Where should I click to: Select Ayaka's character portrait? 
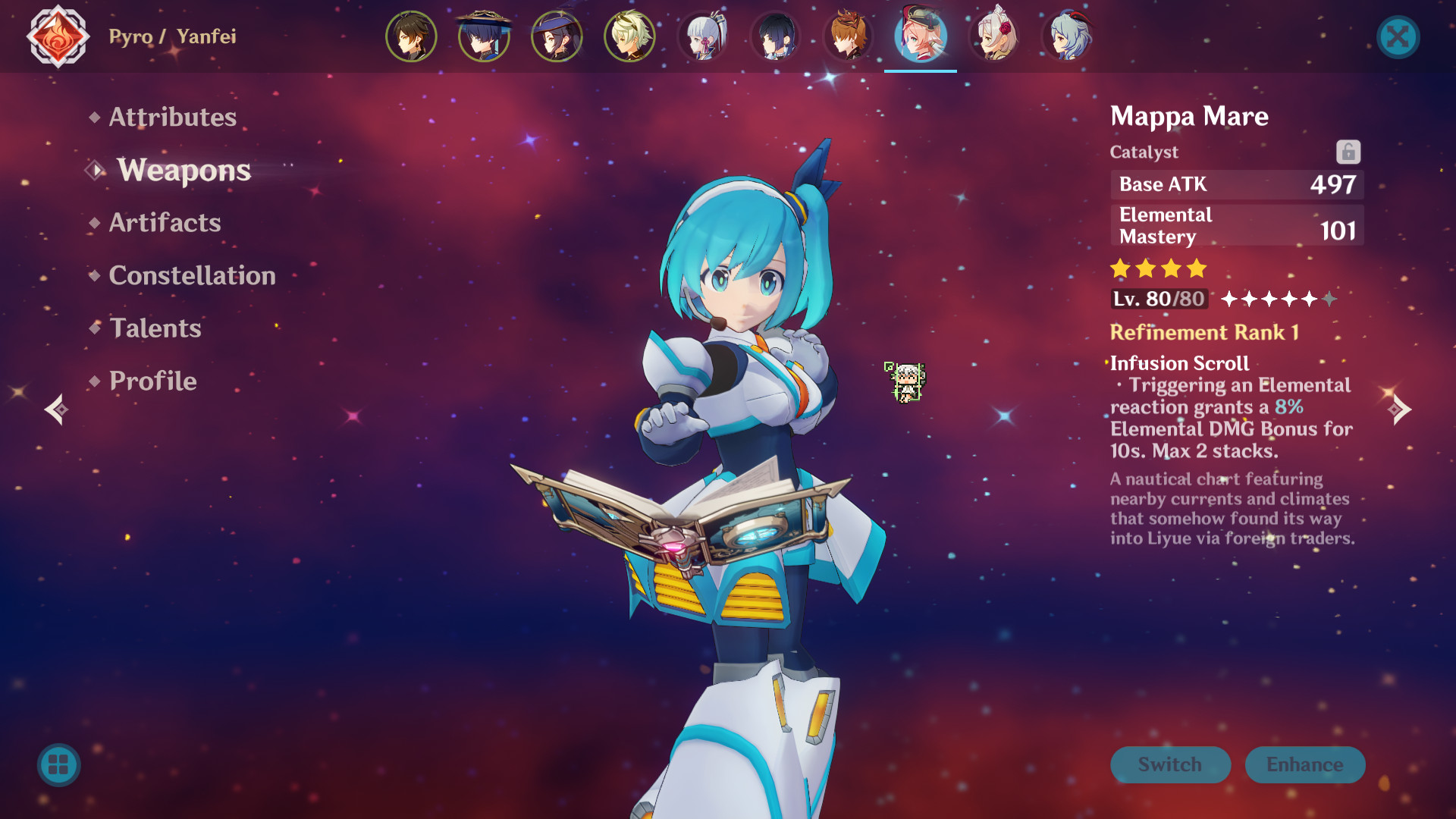[702, 36]
